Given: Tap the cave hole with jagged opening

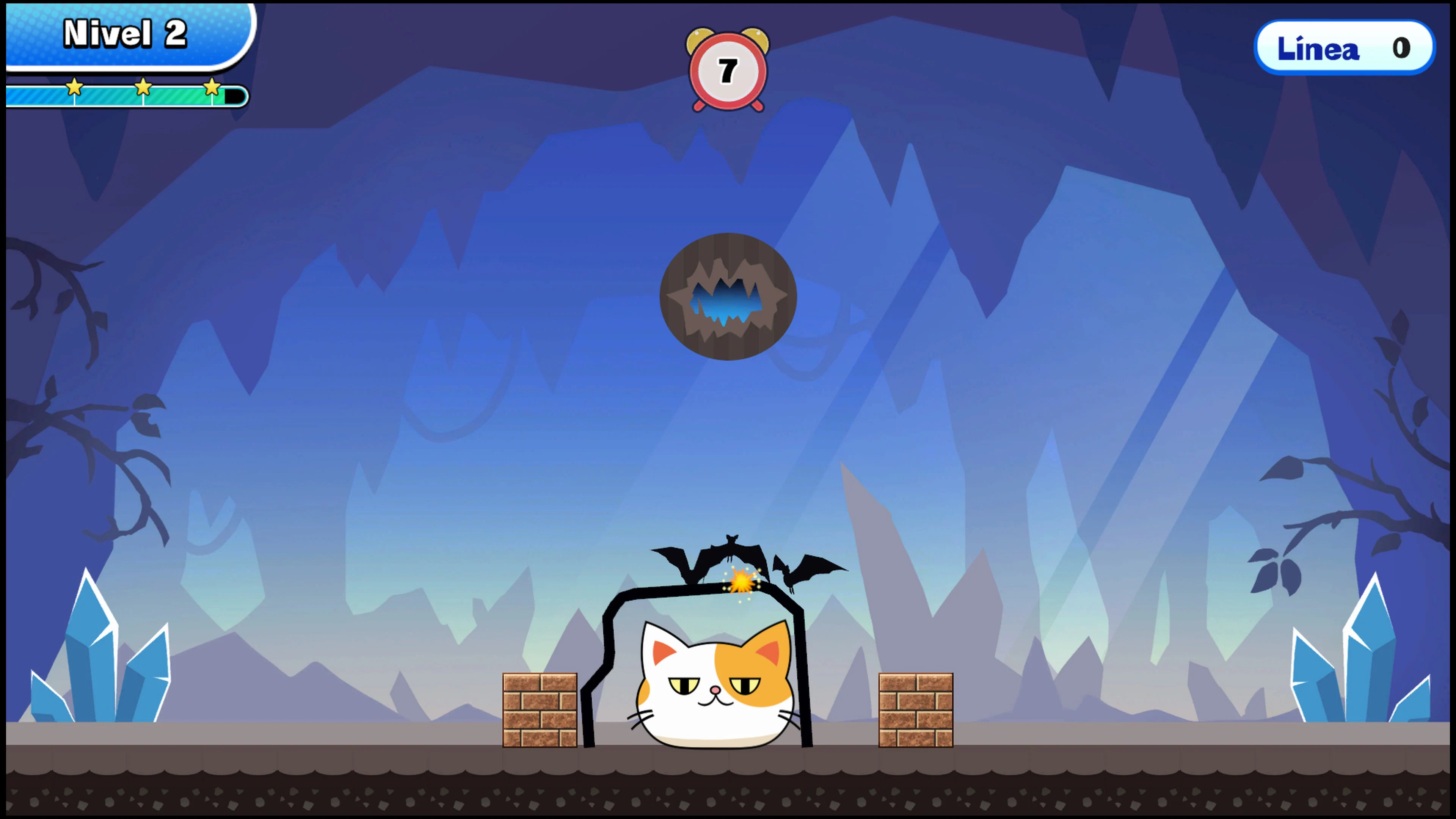Looking at the screenshot, I should 728,297.
